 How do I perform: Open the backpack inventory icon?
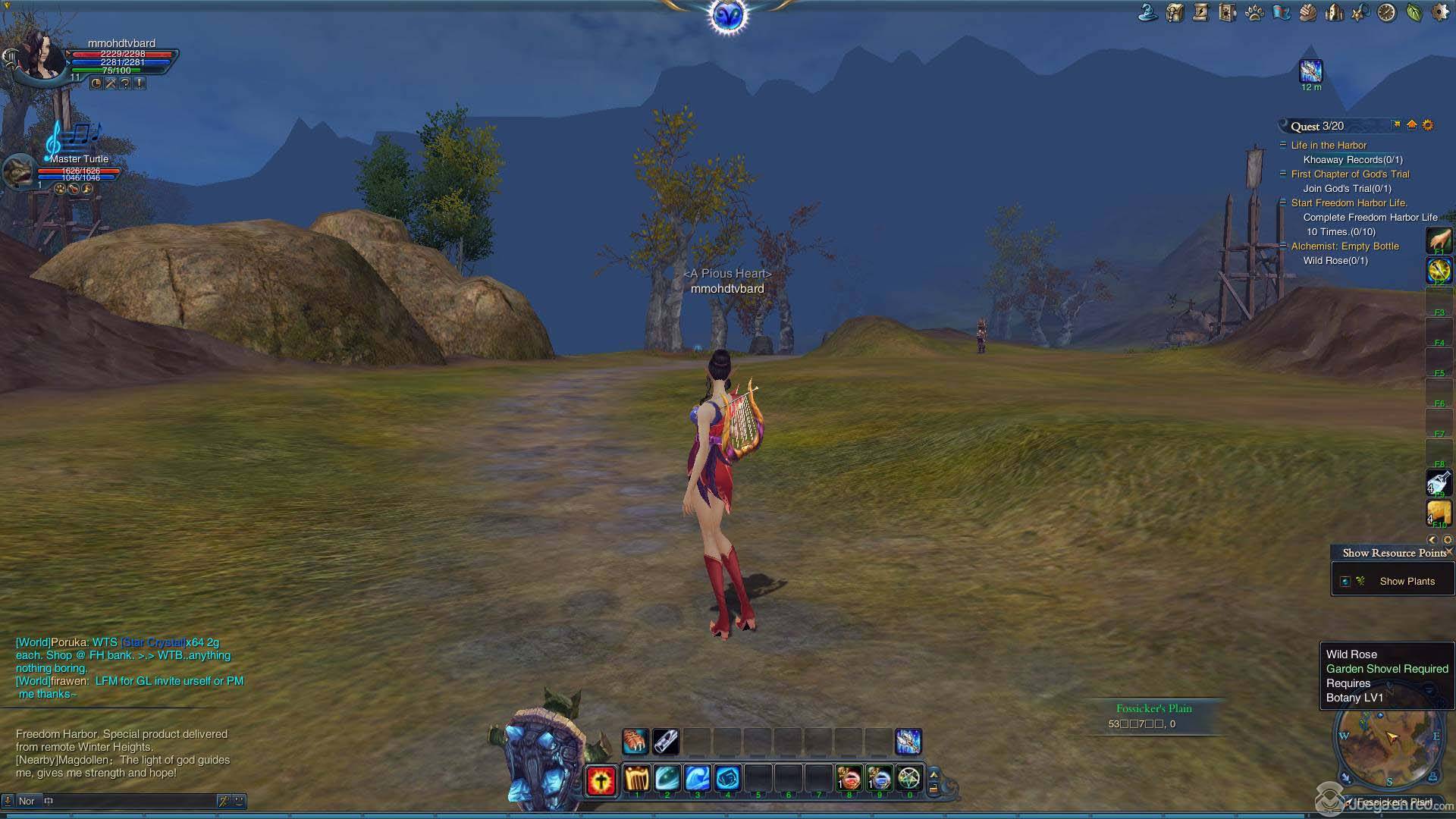pyautogui.click(x=1175, y=12)
